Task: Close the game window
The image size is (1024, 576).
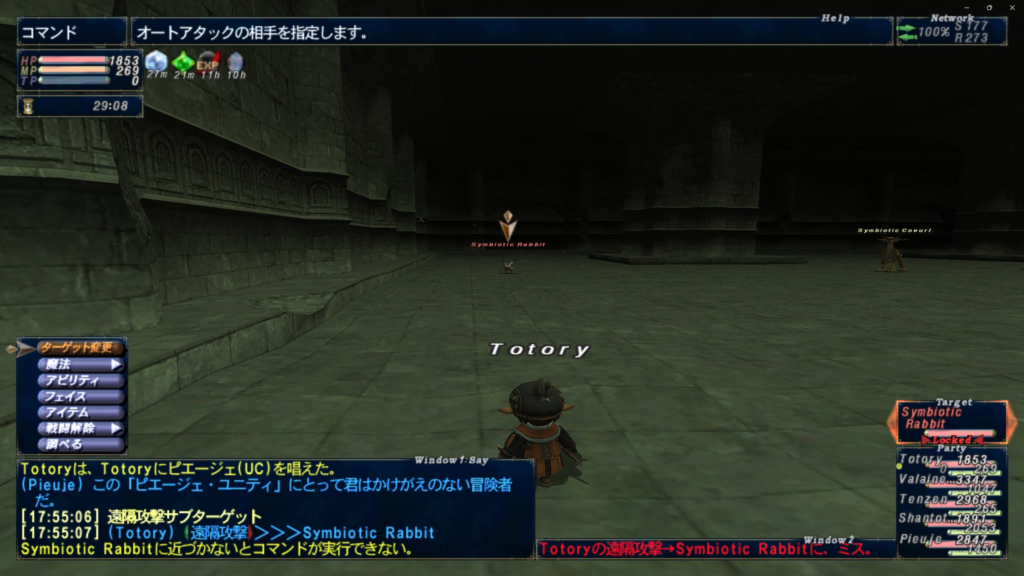Action: point(1010,7)
